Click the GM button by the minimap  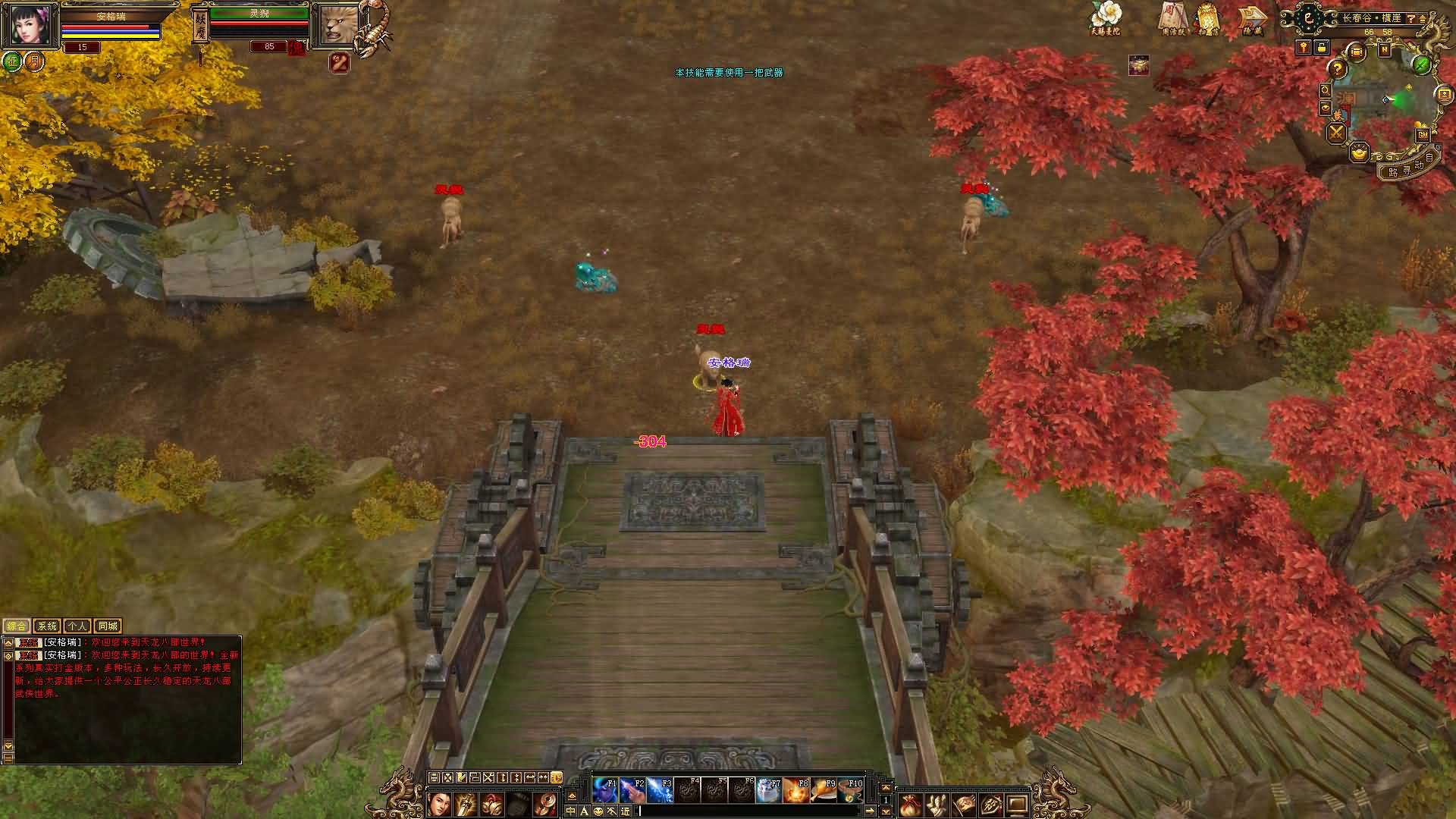[x=1423, y=134]
